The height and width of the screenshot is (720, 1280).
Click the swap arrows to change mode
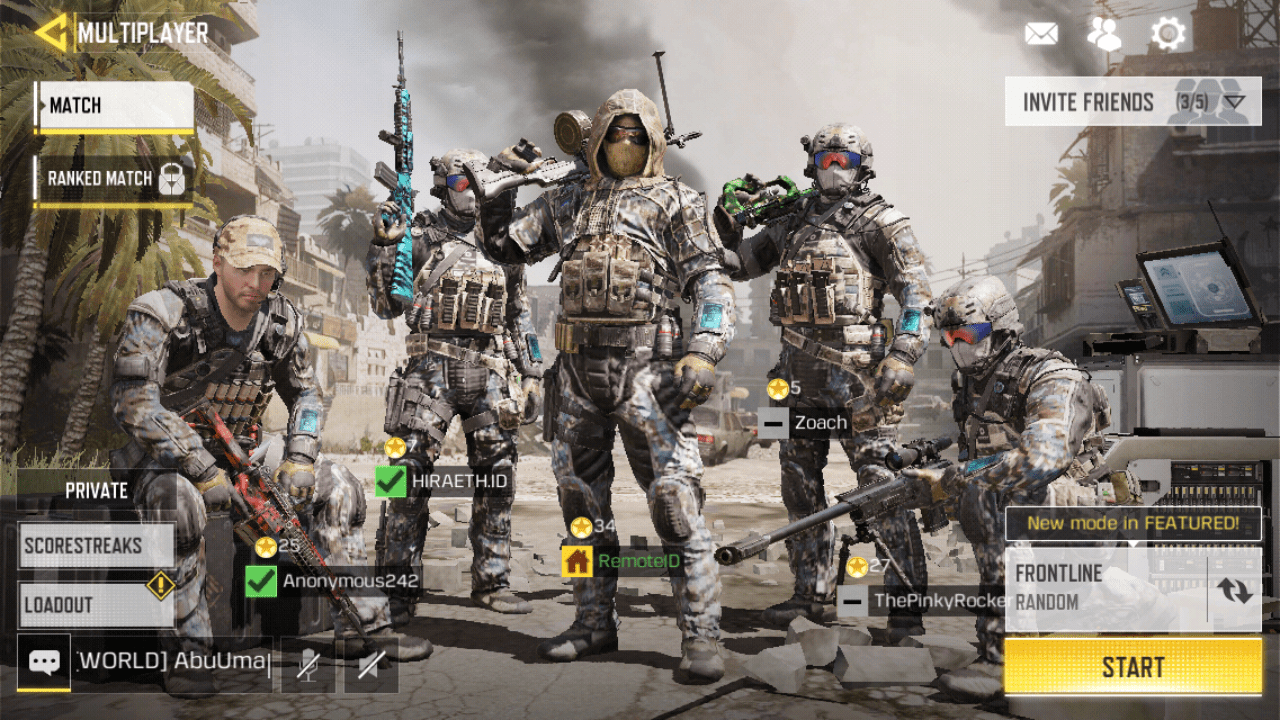1235,590
